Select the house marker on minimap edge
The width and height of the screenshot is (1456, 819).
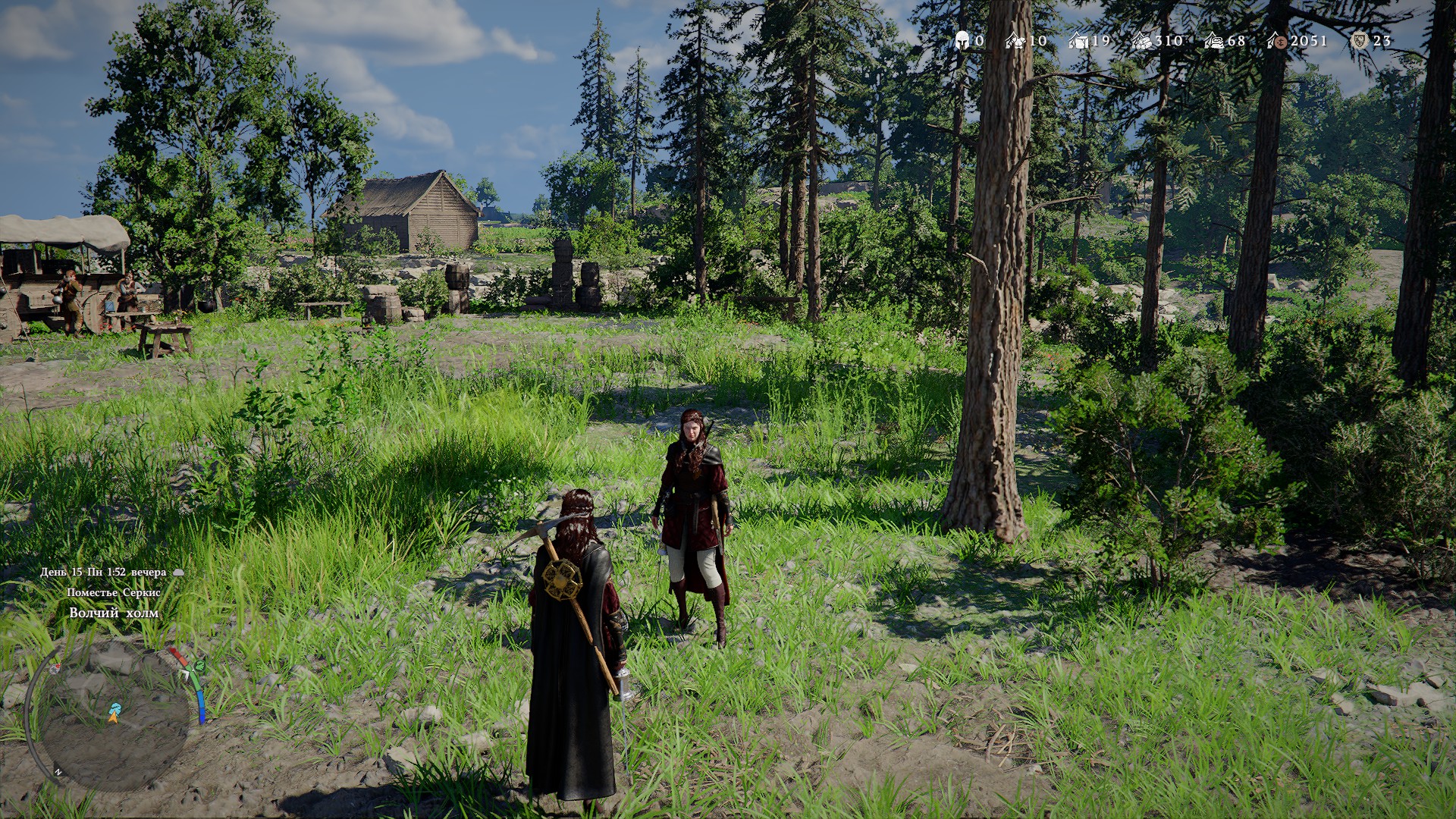click(55, 667)
